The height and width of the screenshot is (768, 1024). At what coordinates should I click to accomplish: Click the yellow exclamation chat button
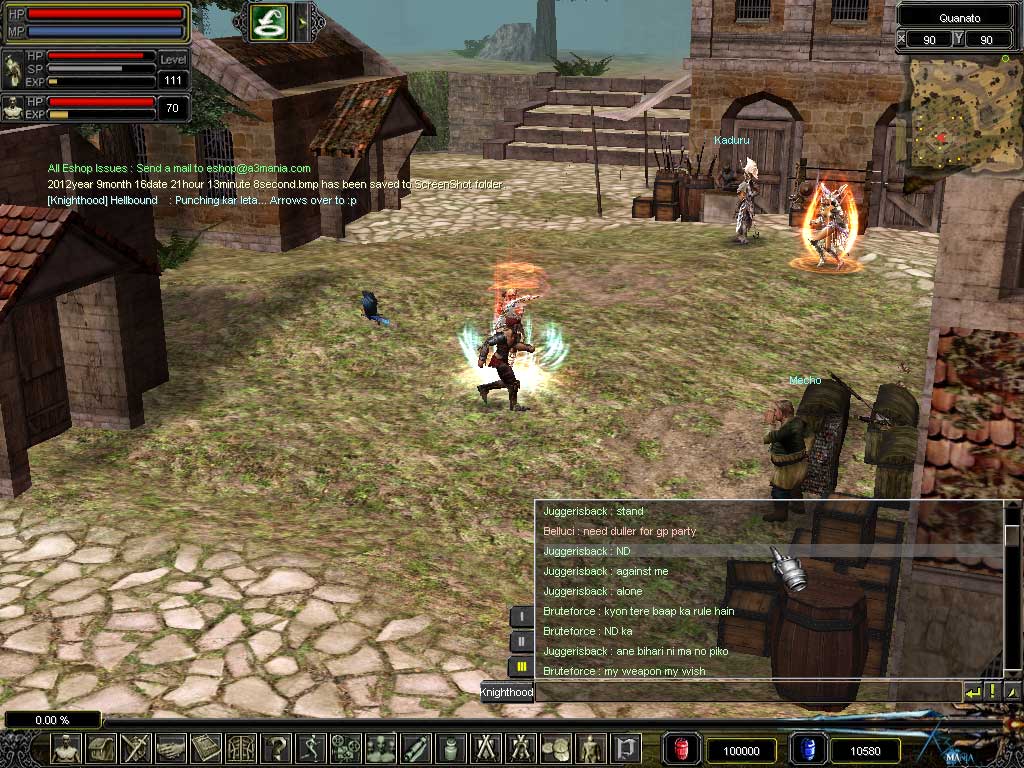pyautogui.click(x=992, y=691)
